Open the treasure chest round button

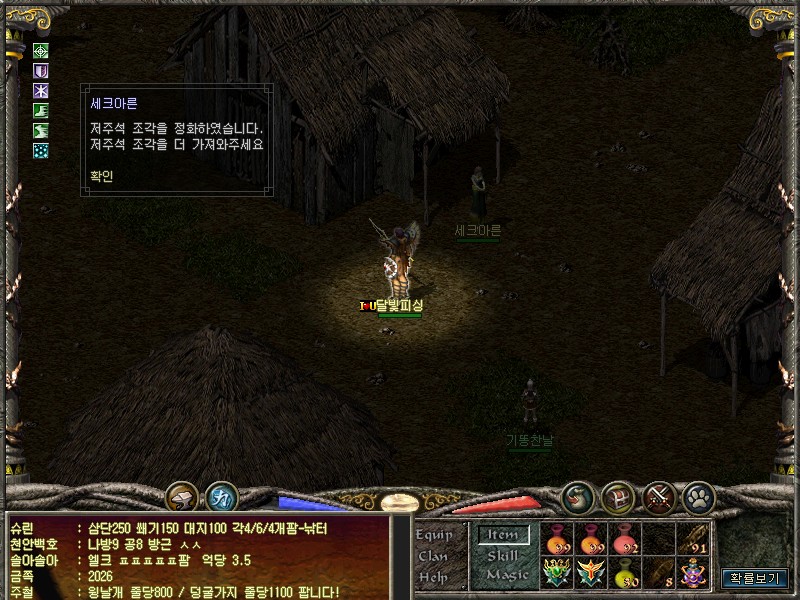click(618, 496)
